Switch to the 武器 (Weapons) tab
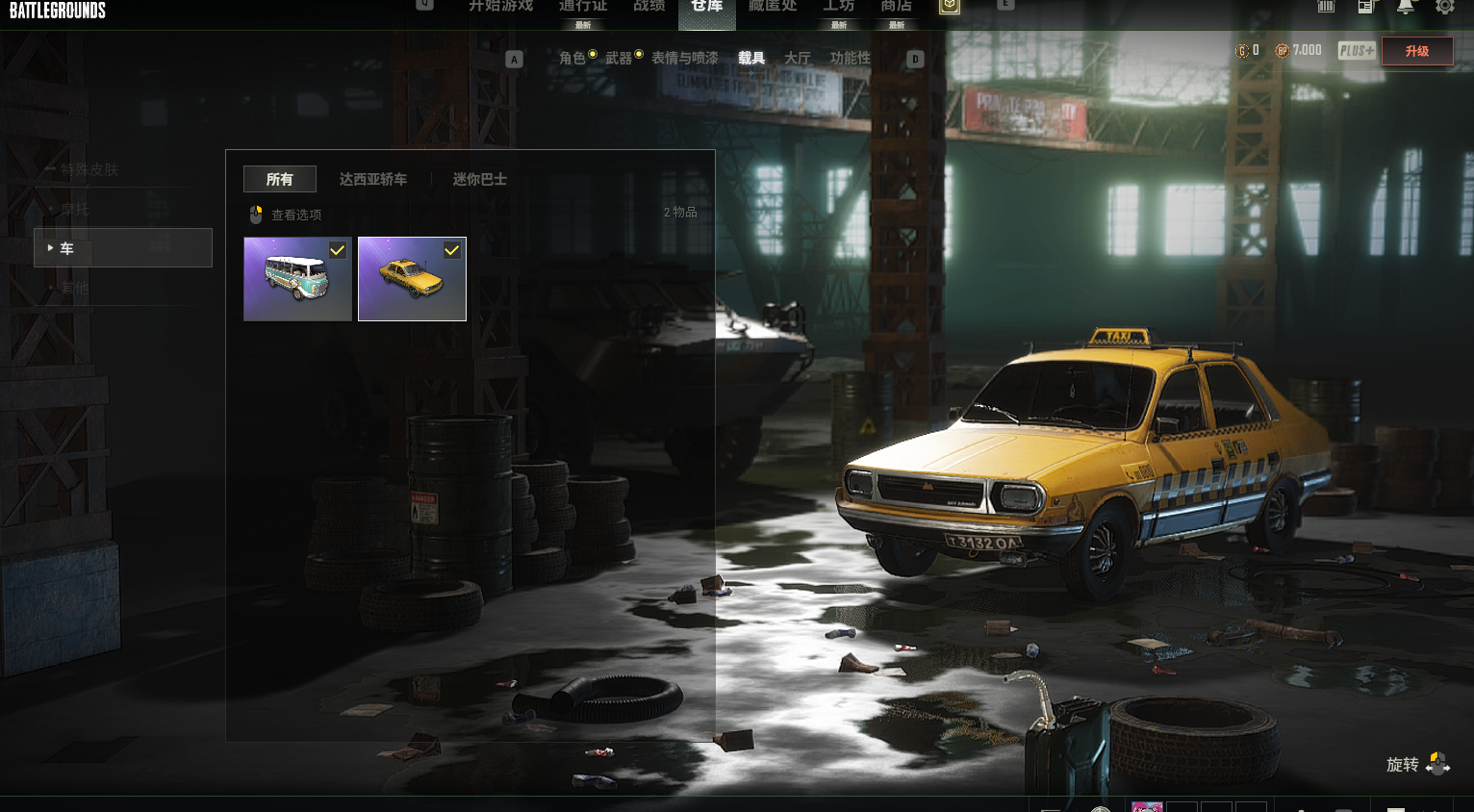The image size is (1474, 812). coord(619,59)
